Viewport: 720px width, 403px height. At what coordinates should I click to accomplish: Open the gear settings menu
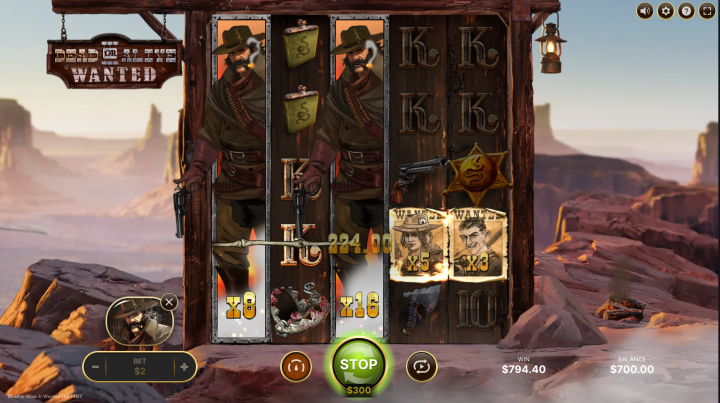[x=665, y=11]
